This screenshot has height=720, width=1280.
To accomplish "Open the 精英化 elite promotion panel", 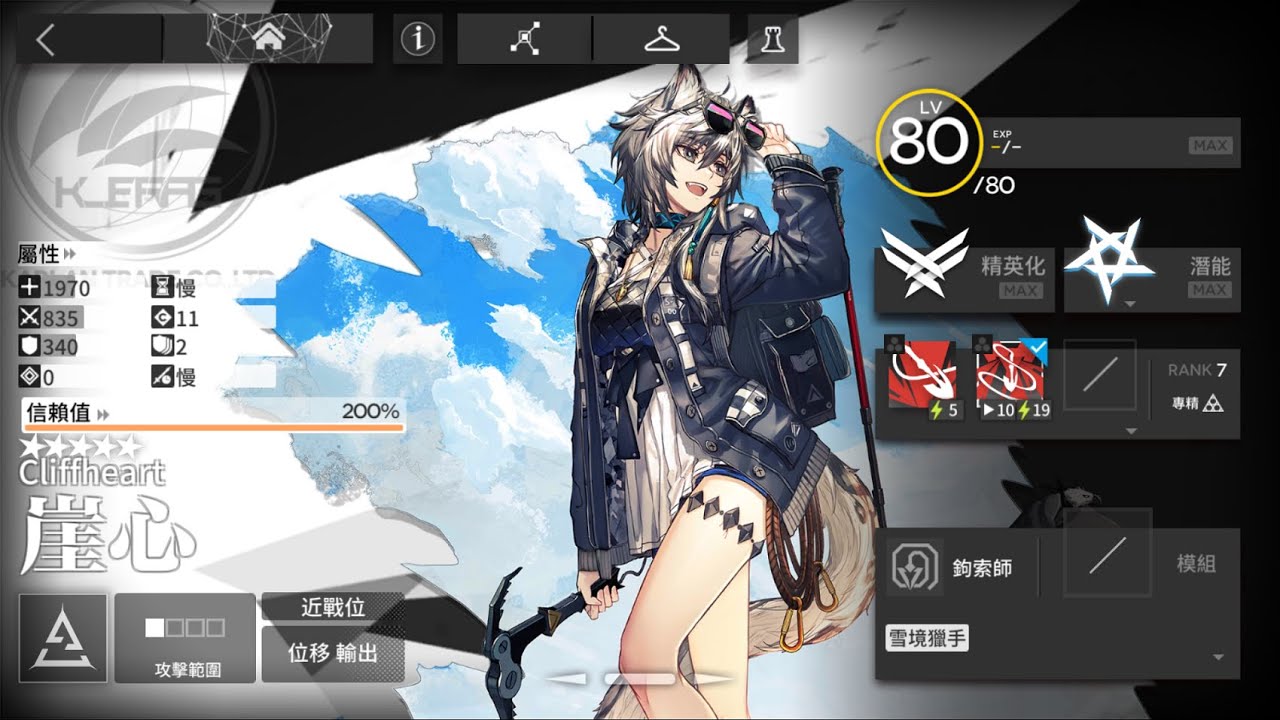I will point(964,274).
